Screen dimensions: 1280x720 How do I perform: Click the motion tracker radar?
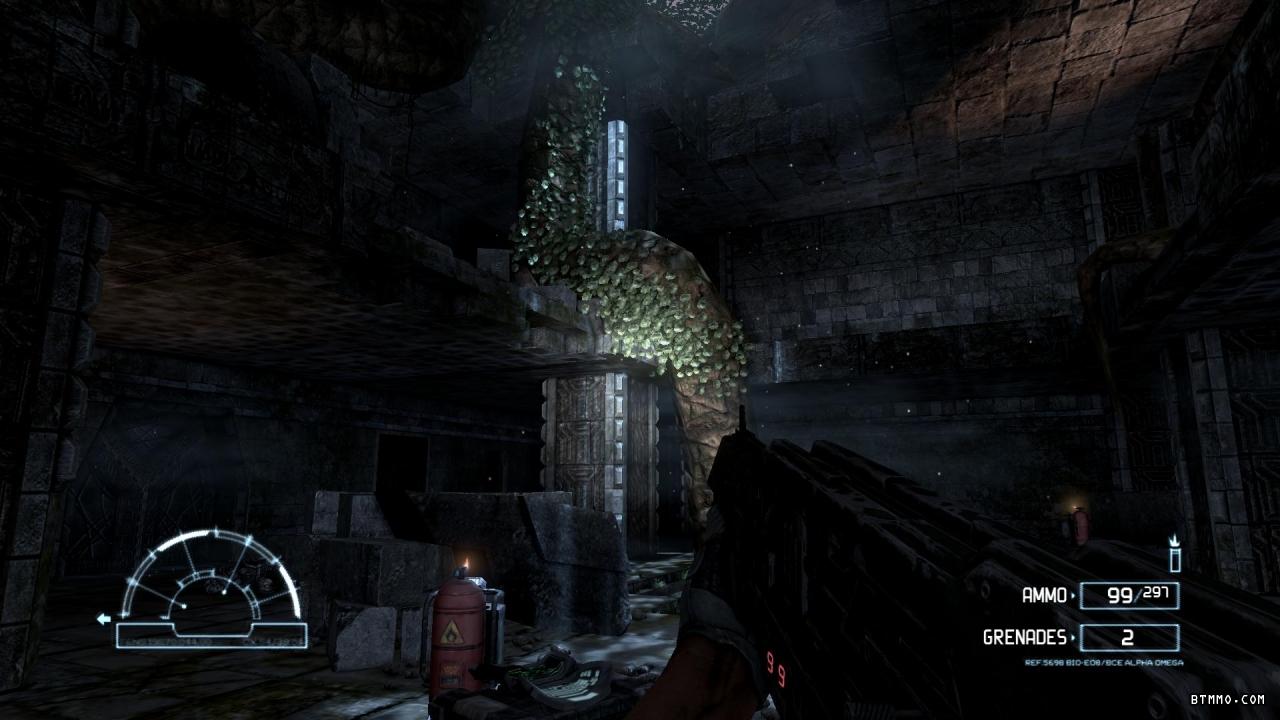pyautogui.click(x=211, y=588)
